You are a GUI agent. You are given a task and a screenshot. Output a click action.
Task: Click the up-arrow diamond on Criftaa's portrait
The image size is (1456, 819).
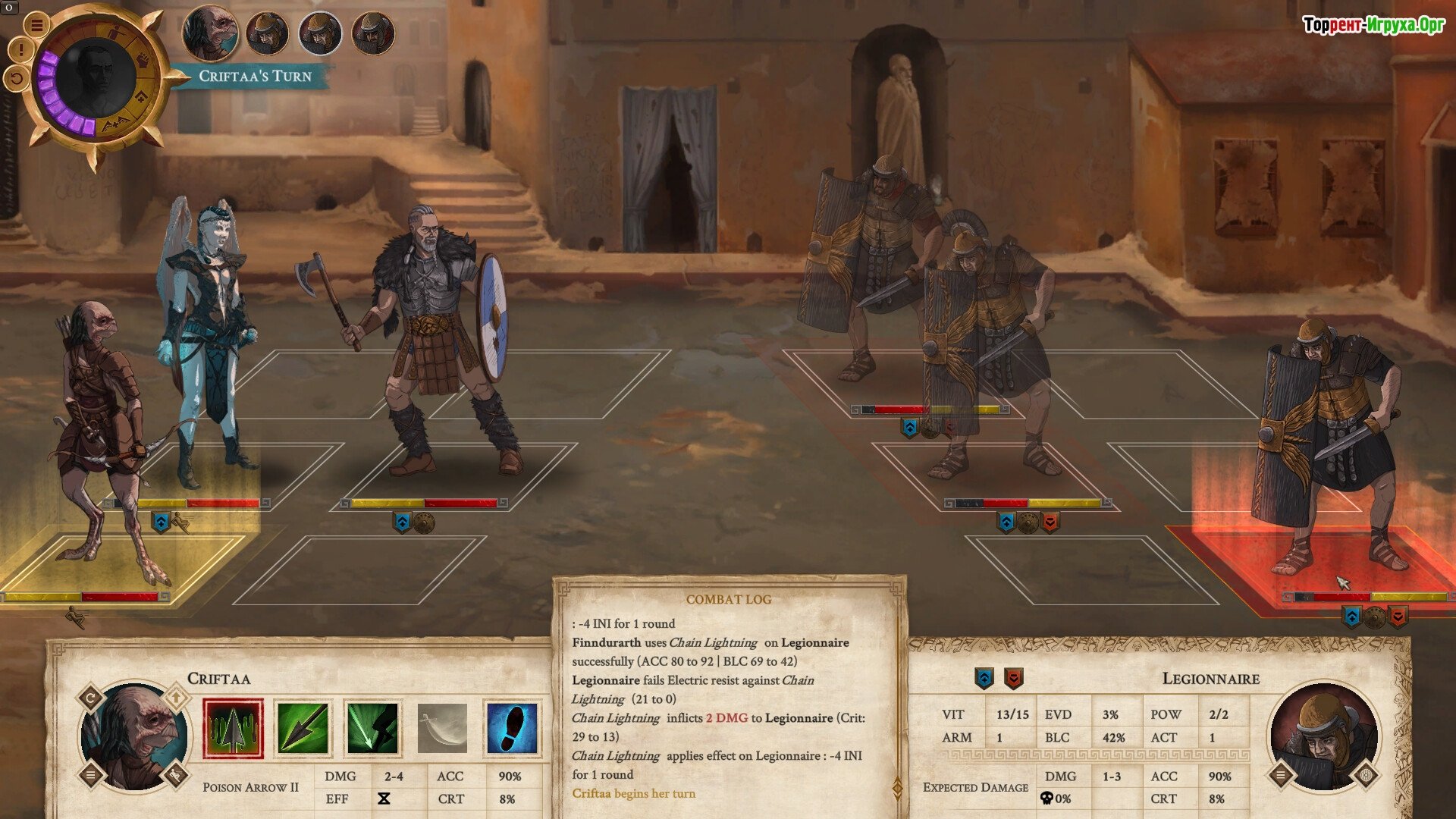176,696
